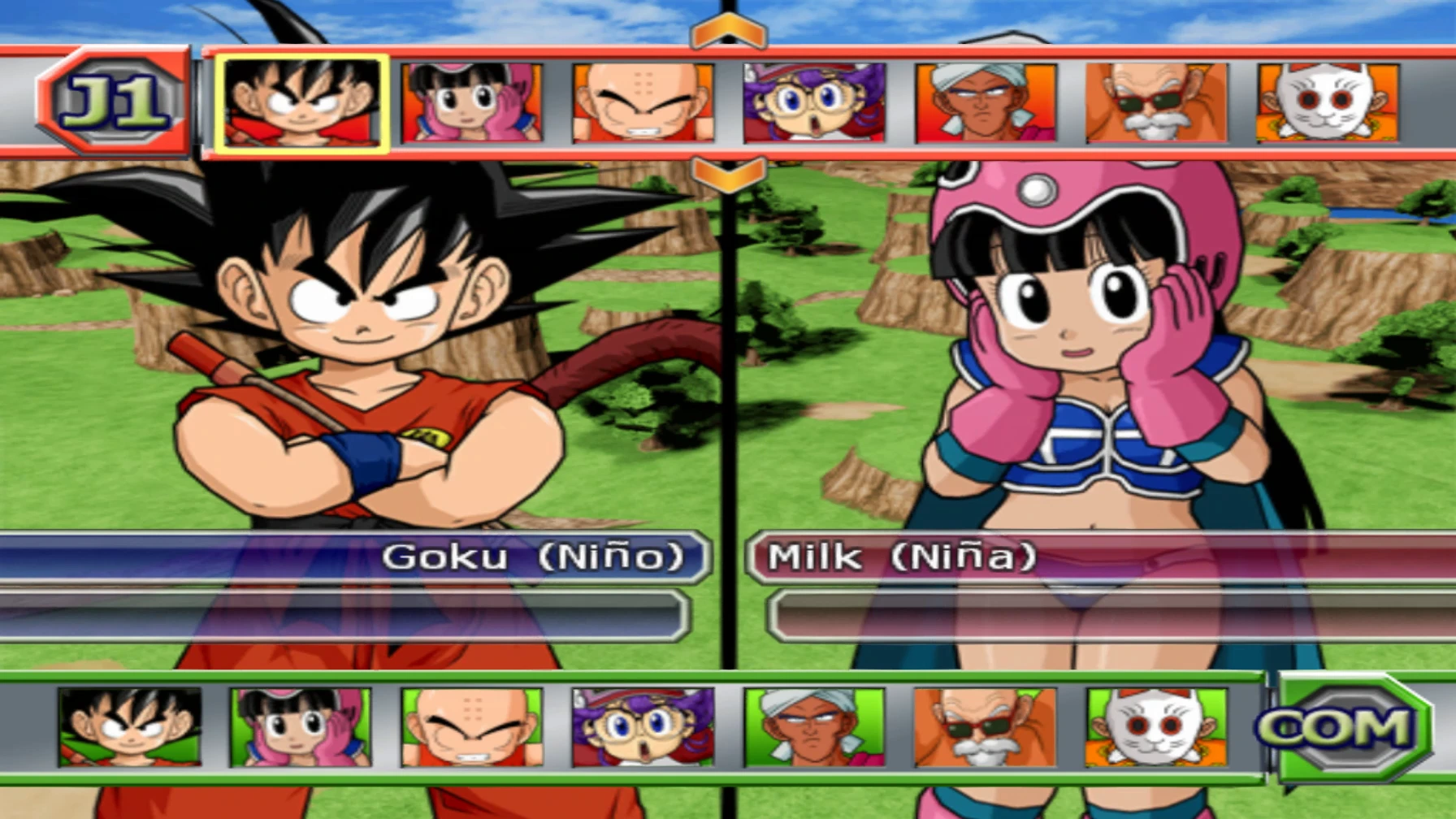
Task: Choose Milk (Niña) portrait in J1 row
Action: [x=472, y=103]
